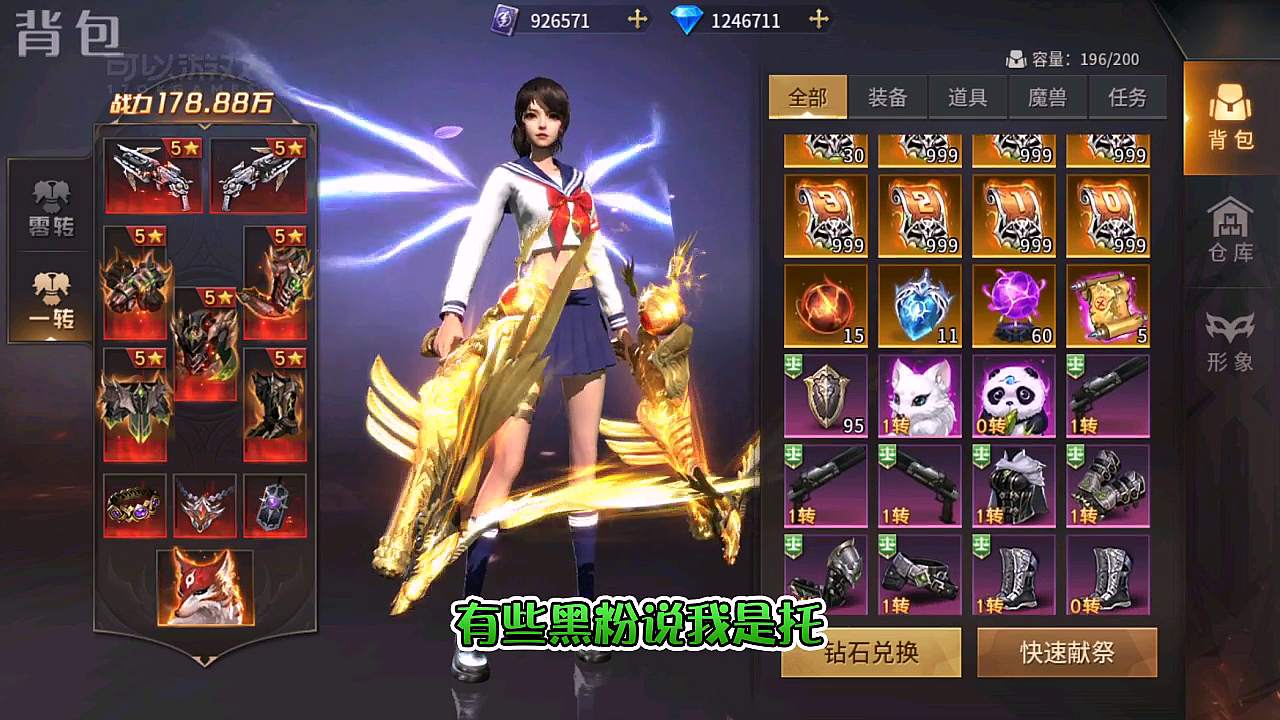Open the 魔兽 beasts tab

[1047, 97]
